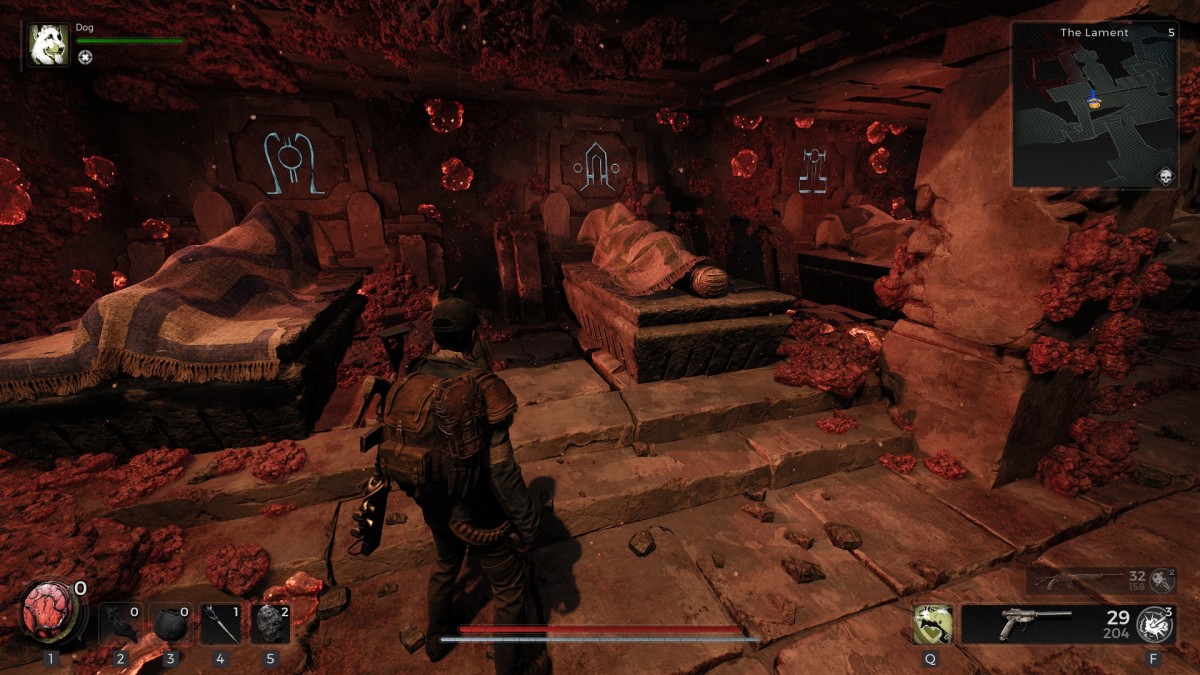Use the red relic heart in slot 1
The height and width of the screenshot is (675, 1200).
click(x=50, y=611)
